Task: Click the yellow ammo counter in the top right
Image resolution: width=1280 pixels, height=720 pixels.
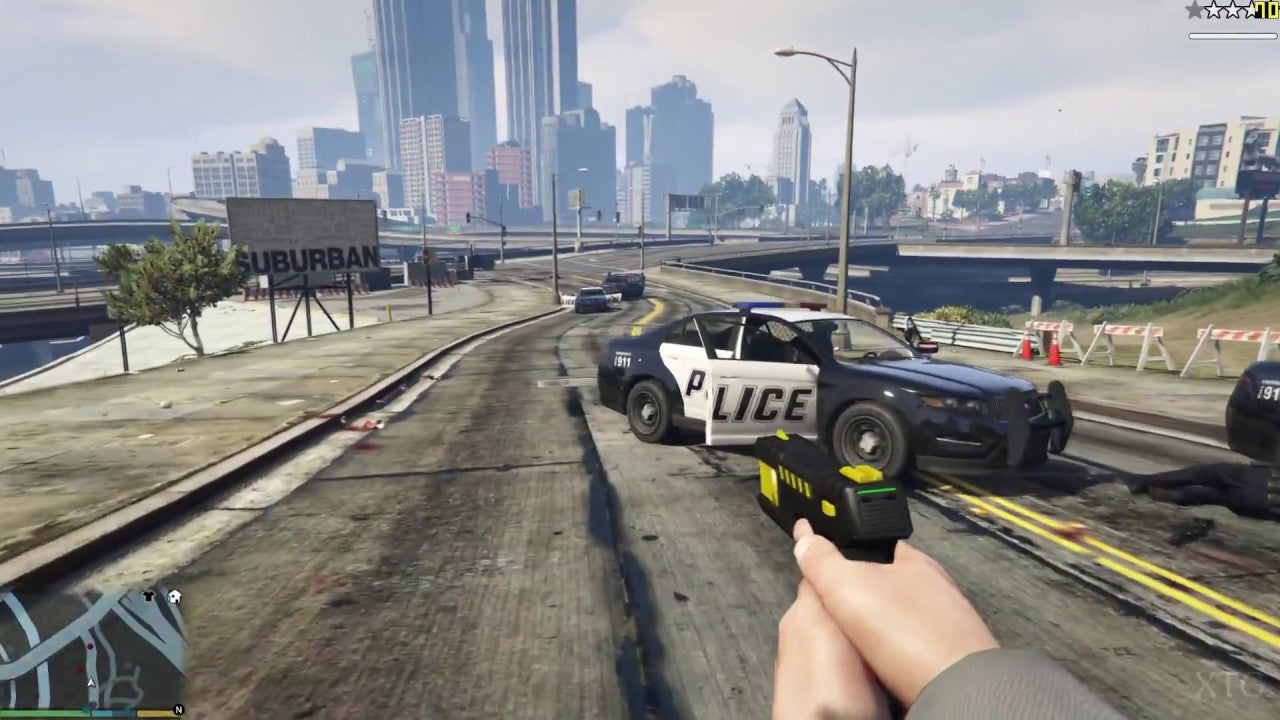Action: [x=1266, y=10]
